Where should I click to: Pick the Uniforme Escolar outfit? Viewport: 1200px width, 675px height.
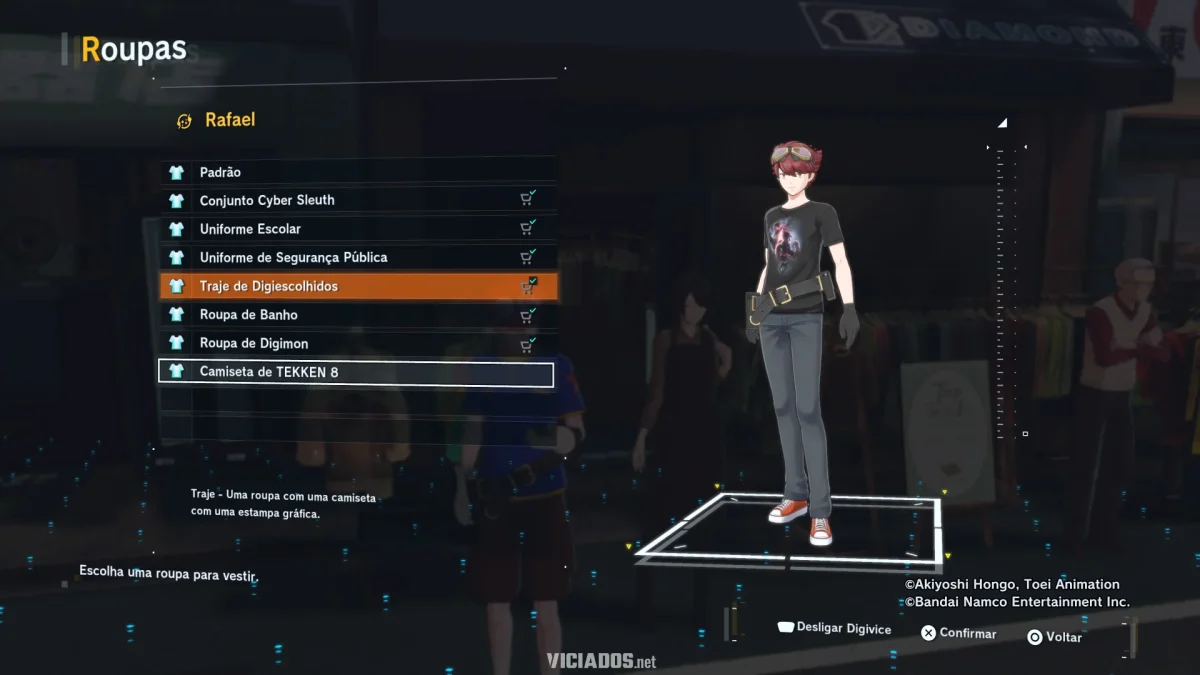357,229
